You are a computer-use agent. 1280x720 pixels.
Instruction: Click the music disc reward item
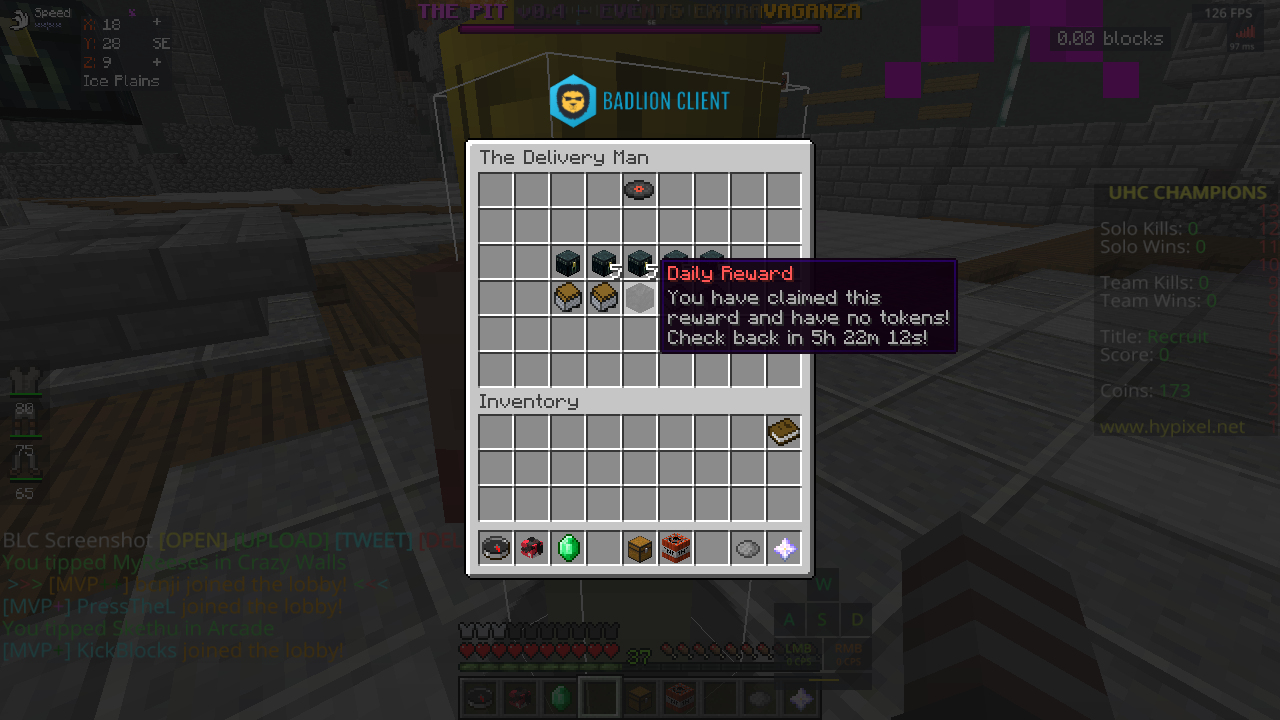point(639,189)
